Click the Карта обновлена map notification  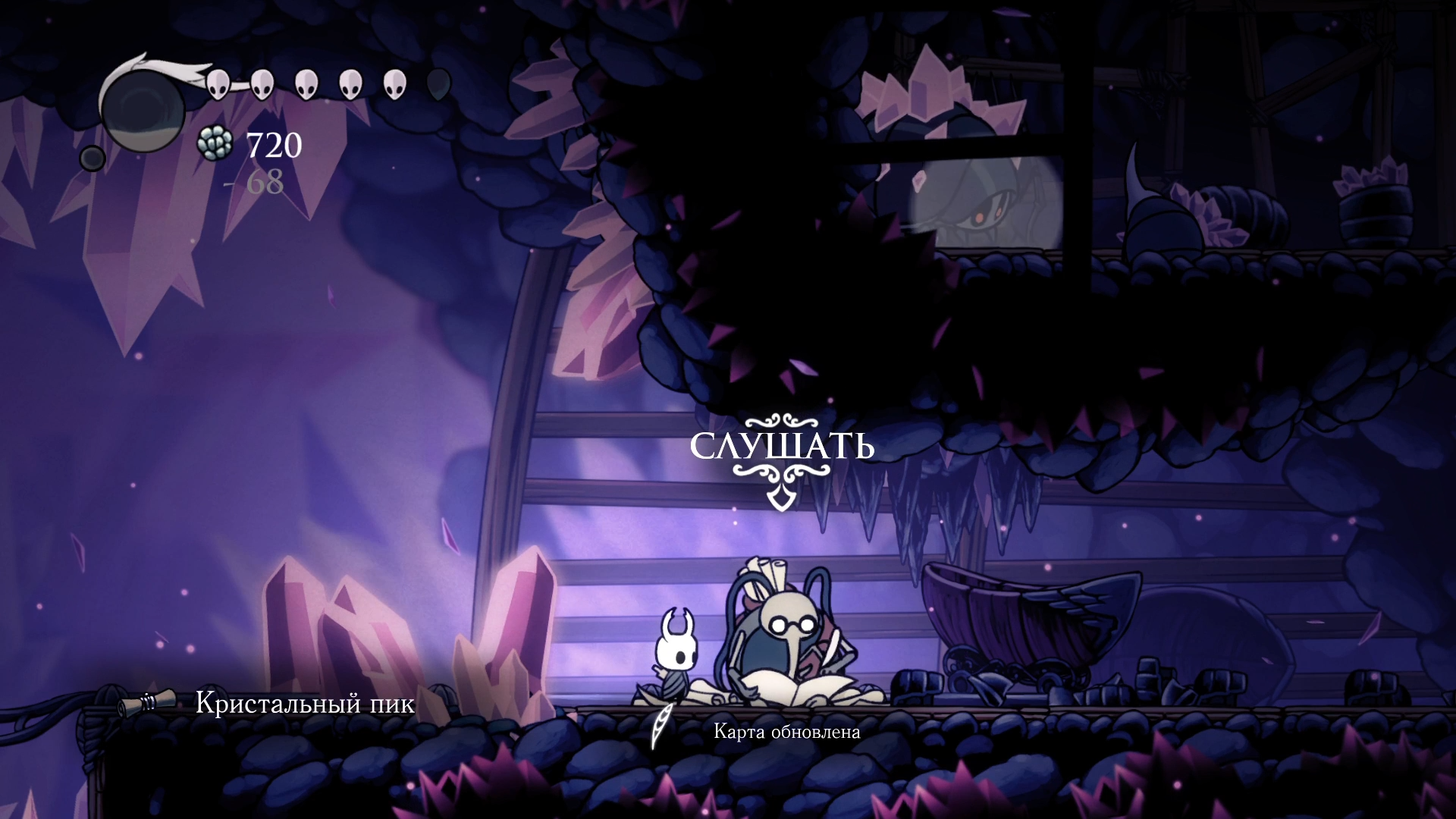tap(786, 732)
